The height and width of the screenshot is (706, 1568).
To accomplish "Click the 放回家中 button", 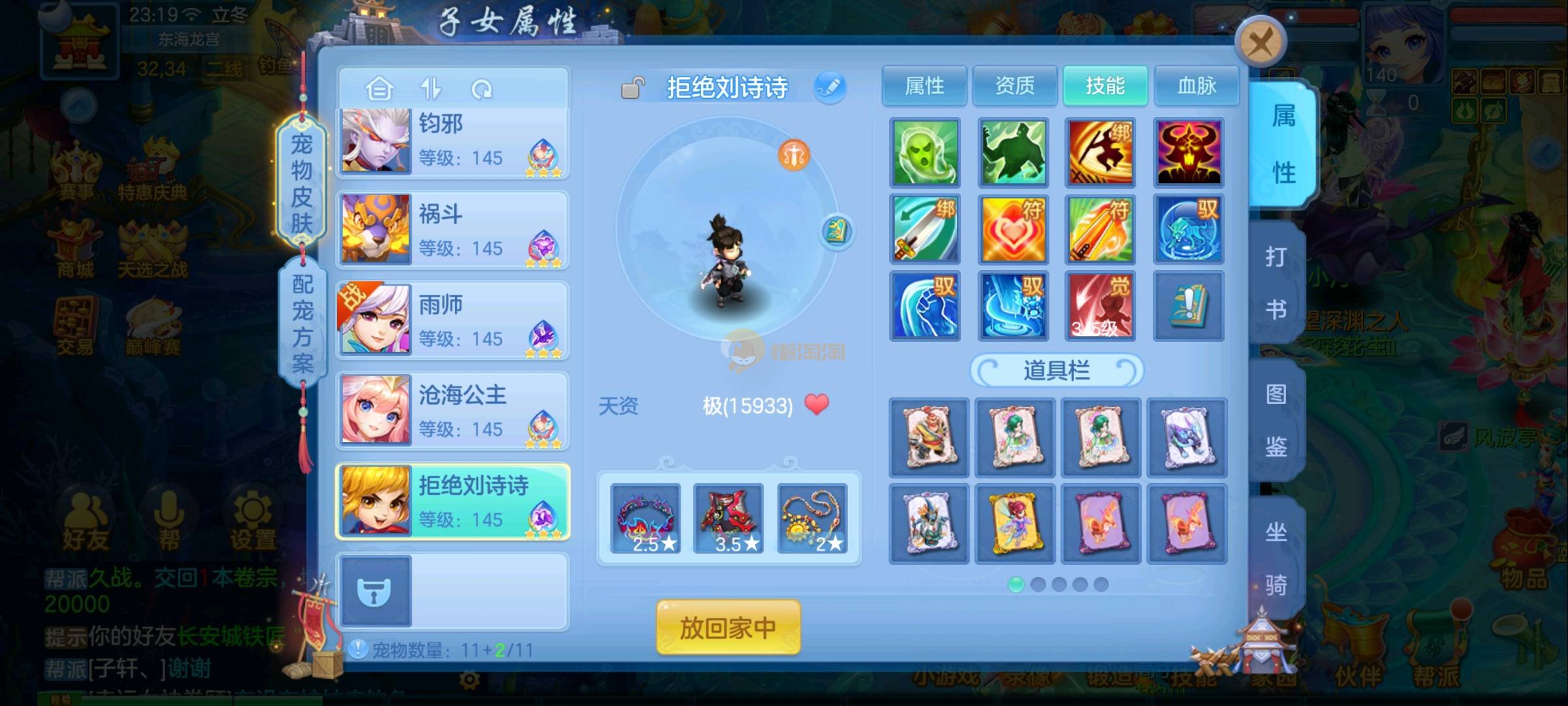I will [x=728, y=628].
